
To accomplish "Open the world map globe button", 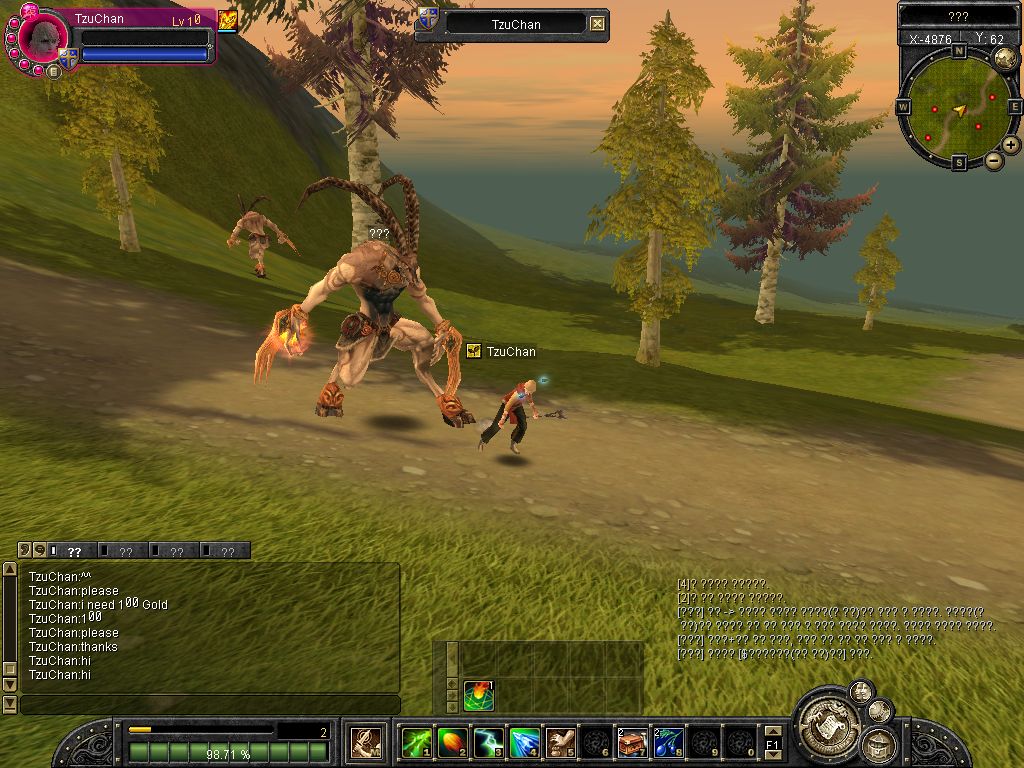I will (1004, 59).
